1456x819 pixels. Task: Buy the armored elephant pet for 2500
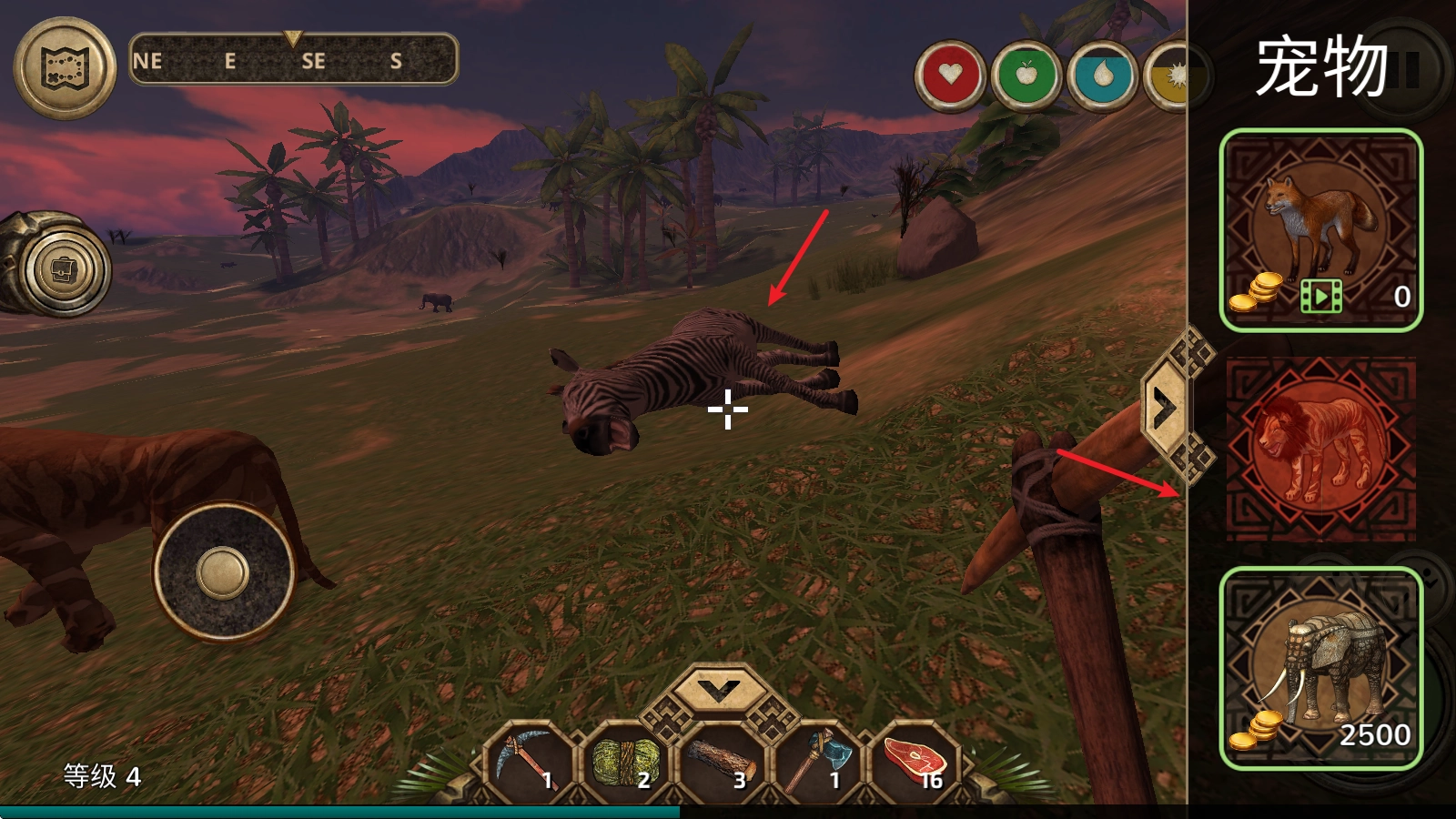coord(1320,668)
